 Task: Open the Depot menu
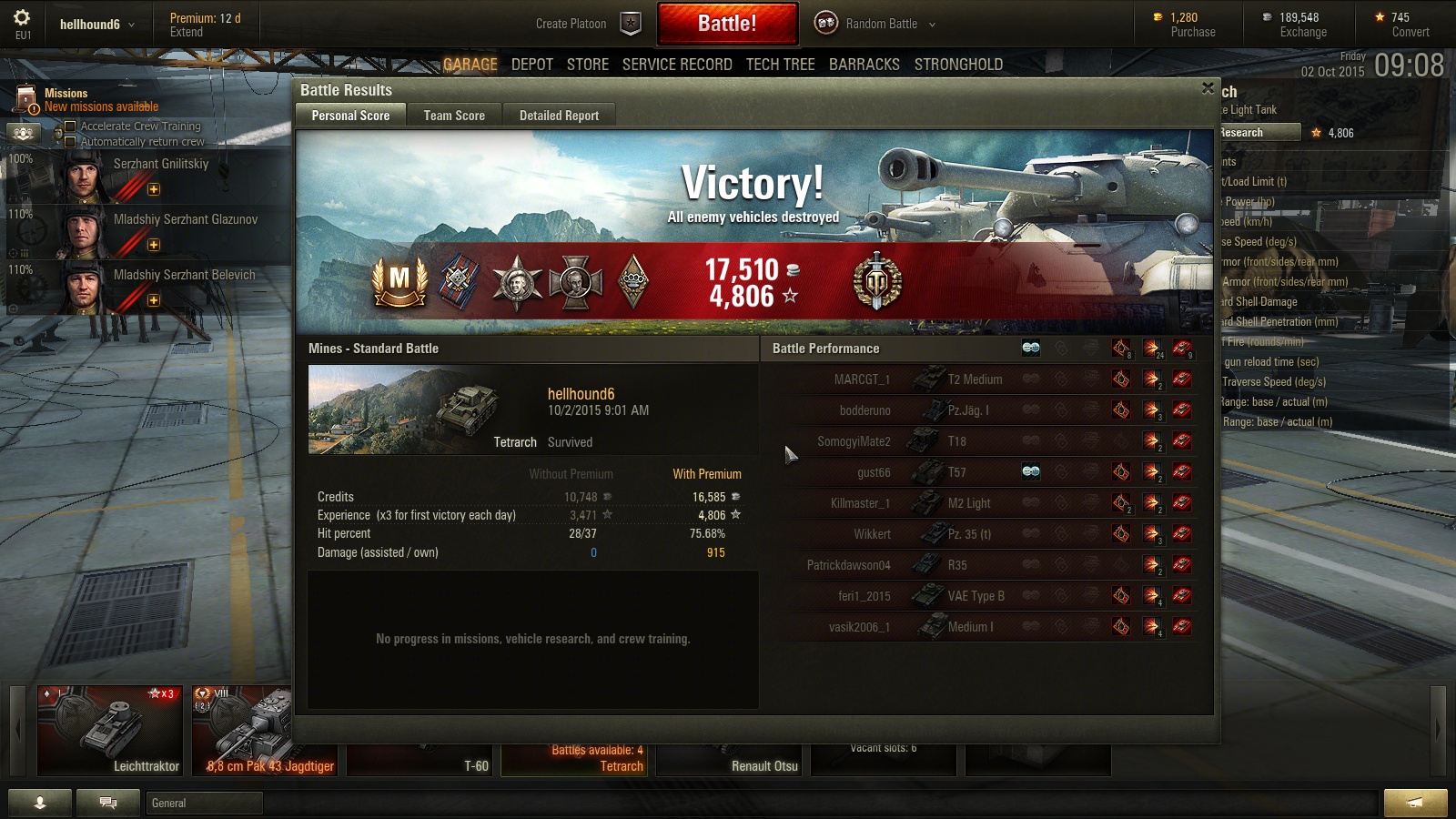pos(532,65)
